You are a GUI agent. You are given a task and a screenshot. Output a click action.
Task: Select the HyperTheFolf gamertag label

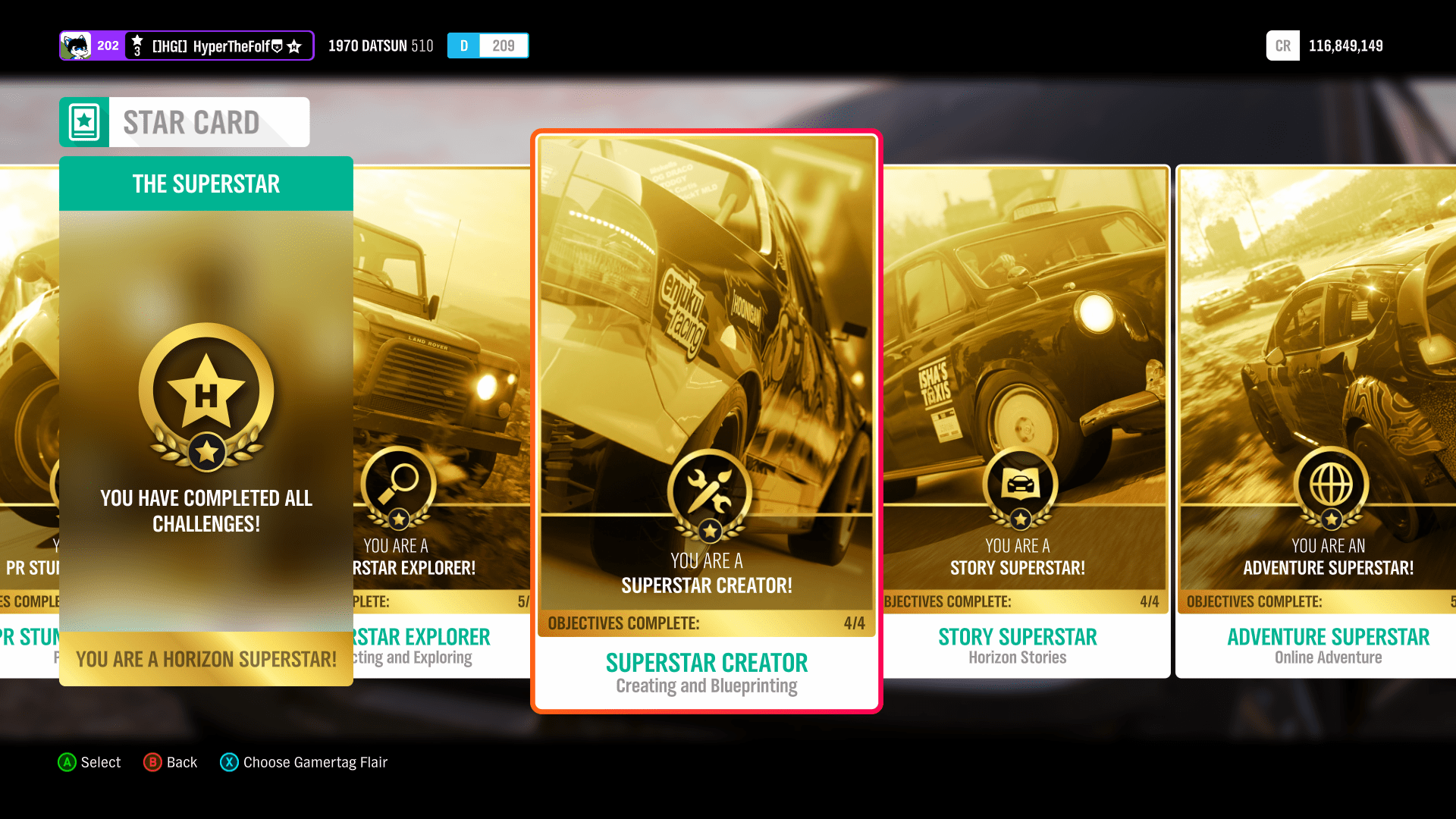220,45
